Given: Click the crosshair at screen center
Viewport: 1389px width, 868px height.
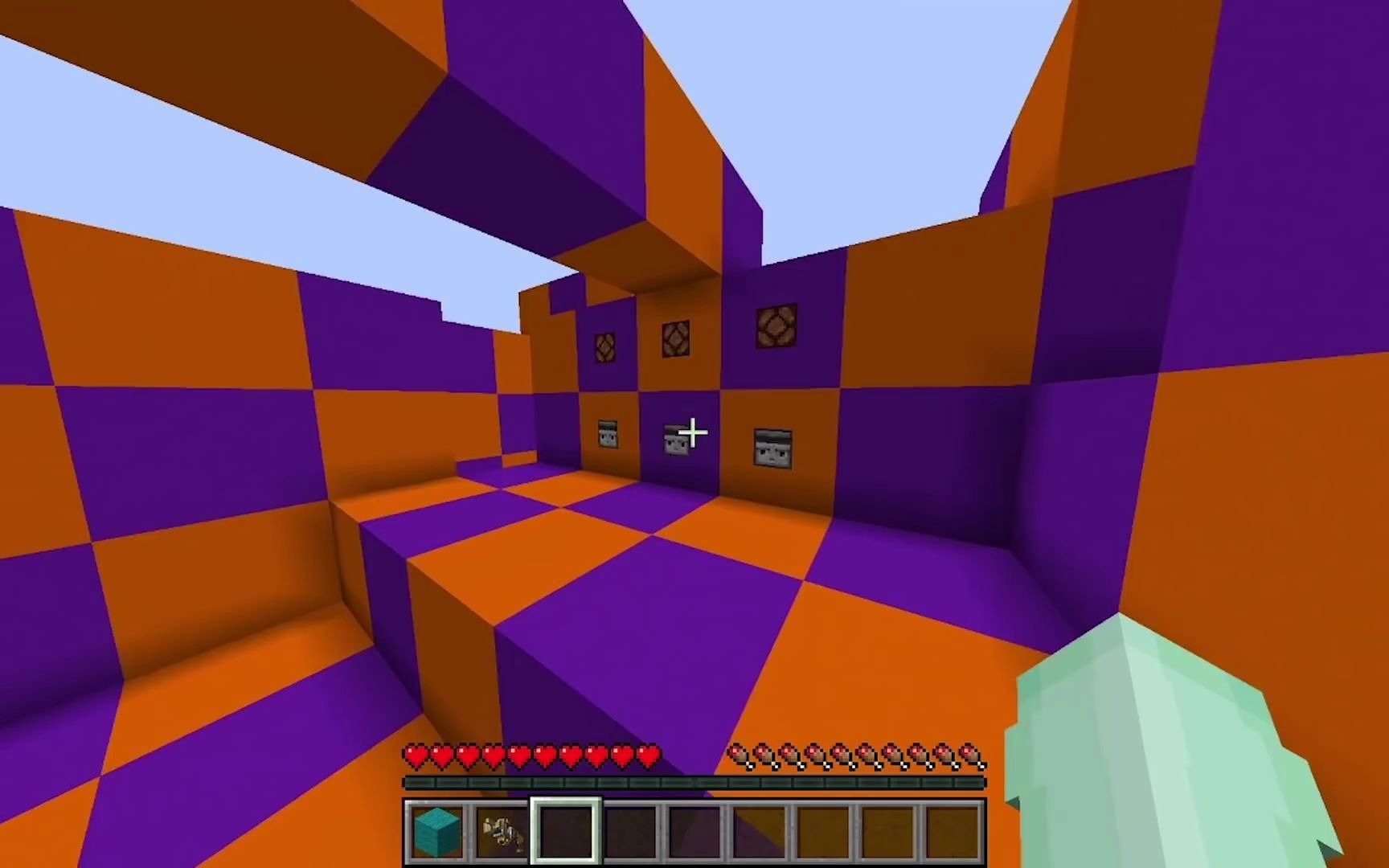Looking at the screenshot, I should (693, 434).
